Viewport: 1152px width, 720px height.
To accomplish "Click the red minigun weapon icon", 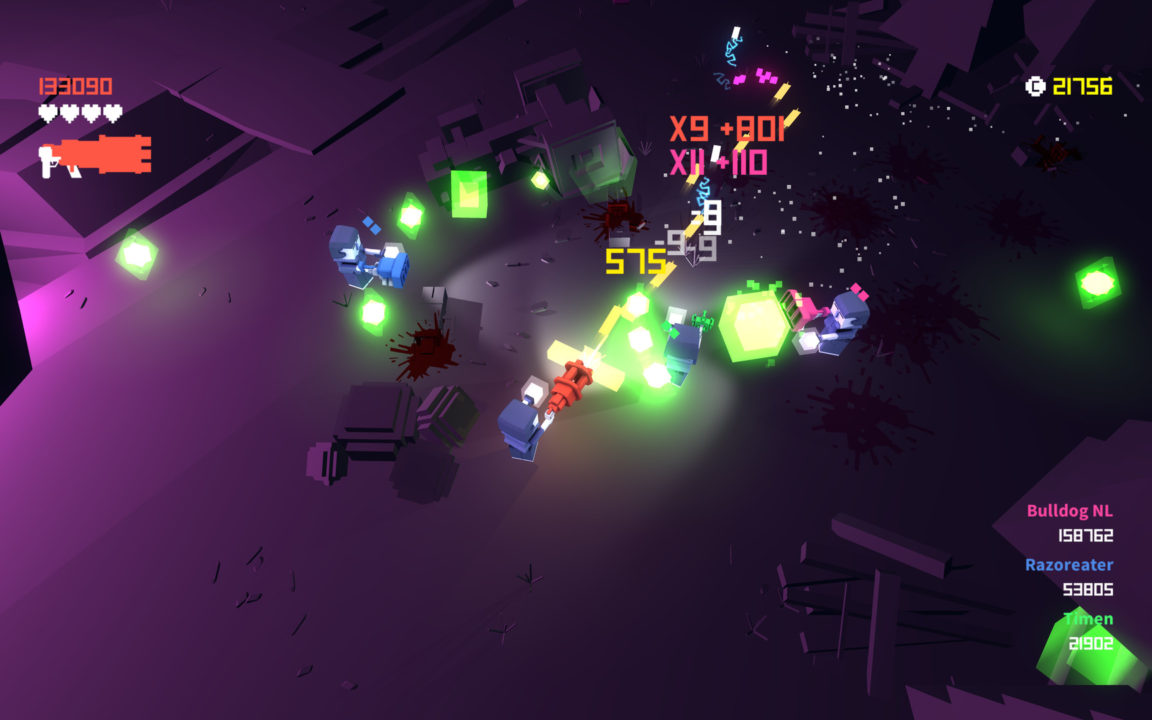I will point(96,156).
